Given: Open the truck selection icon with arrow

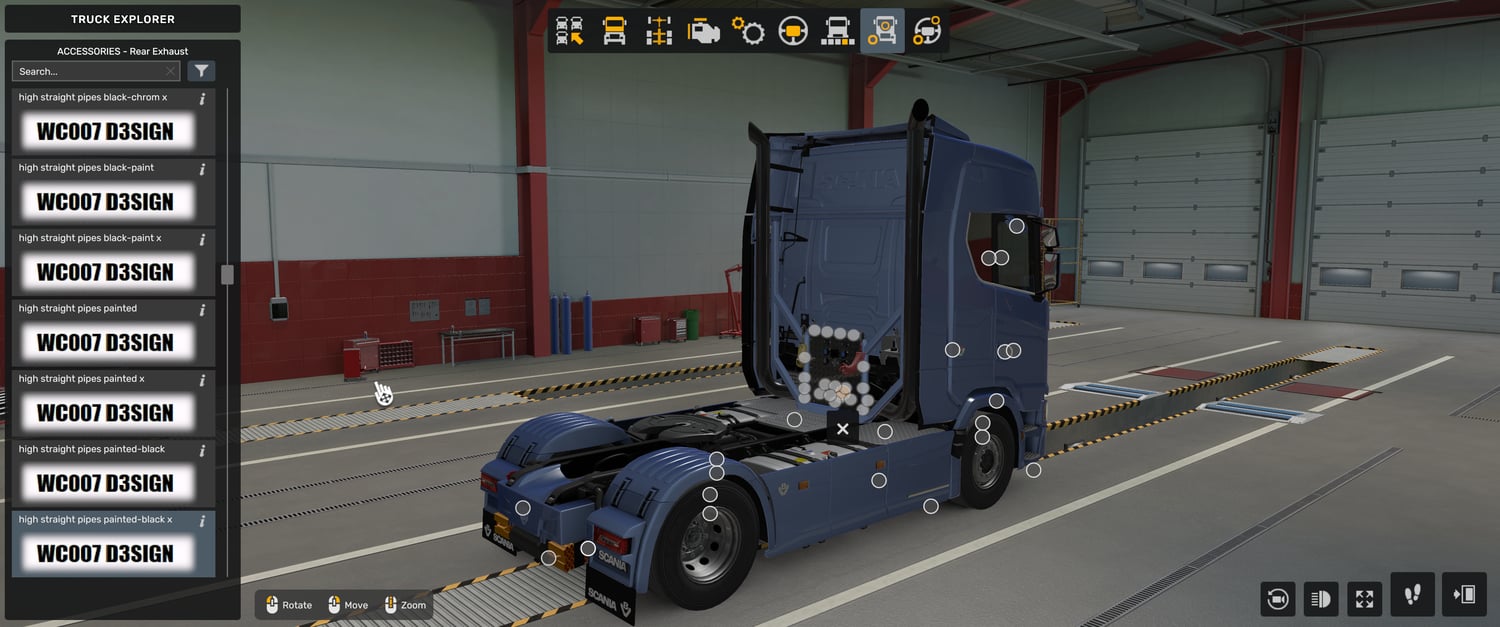Looking at the screenshot, I should click(570, 31).
